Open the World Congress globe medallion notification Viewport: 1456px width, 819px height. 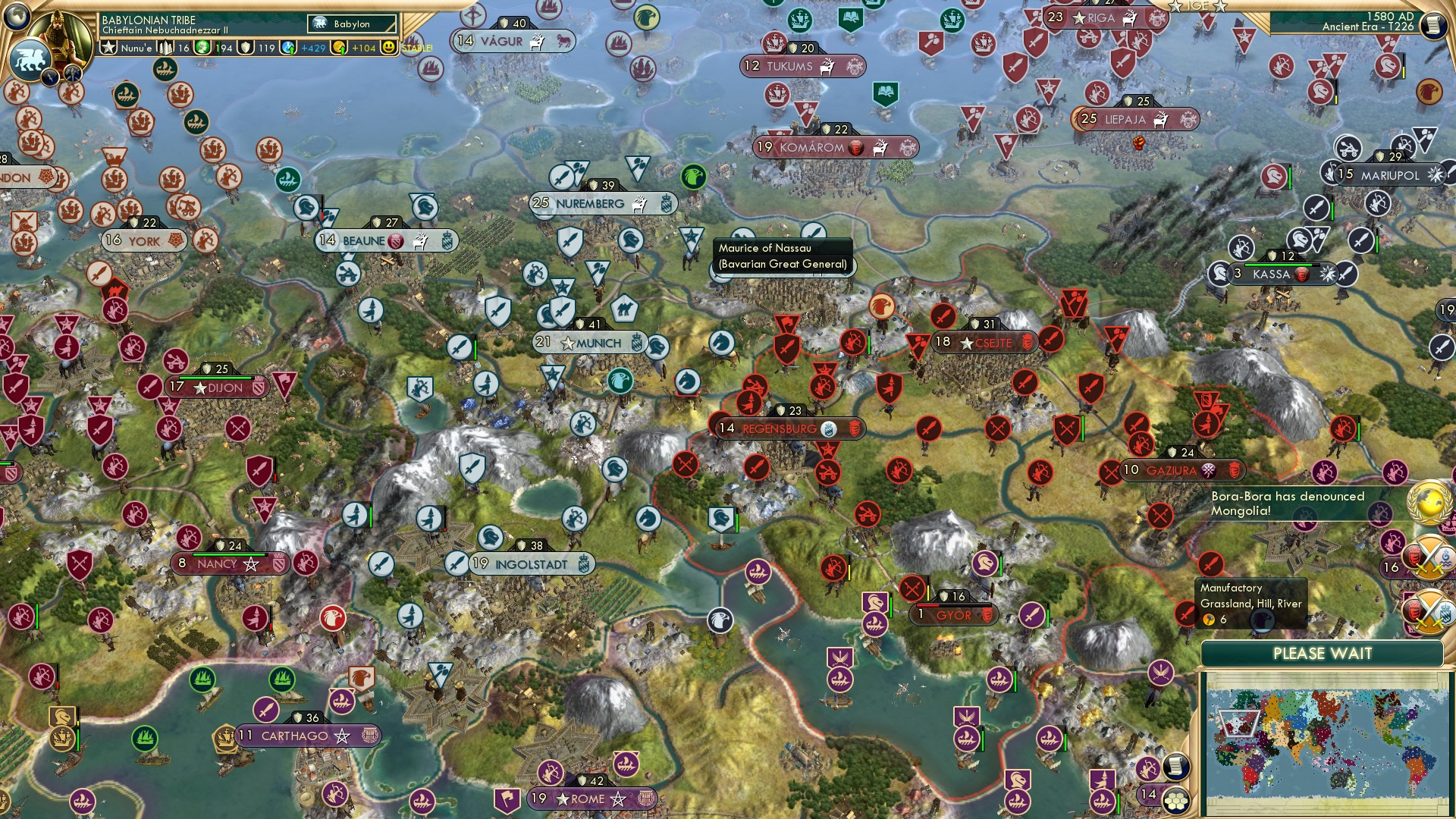(x=1429, y=503)
